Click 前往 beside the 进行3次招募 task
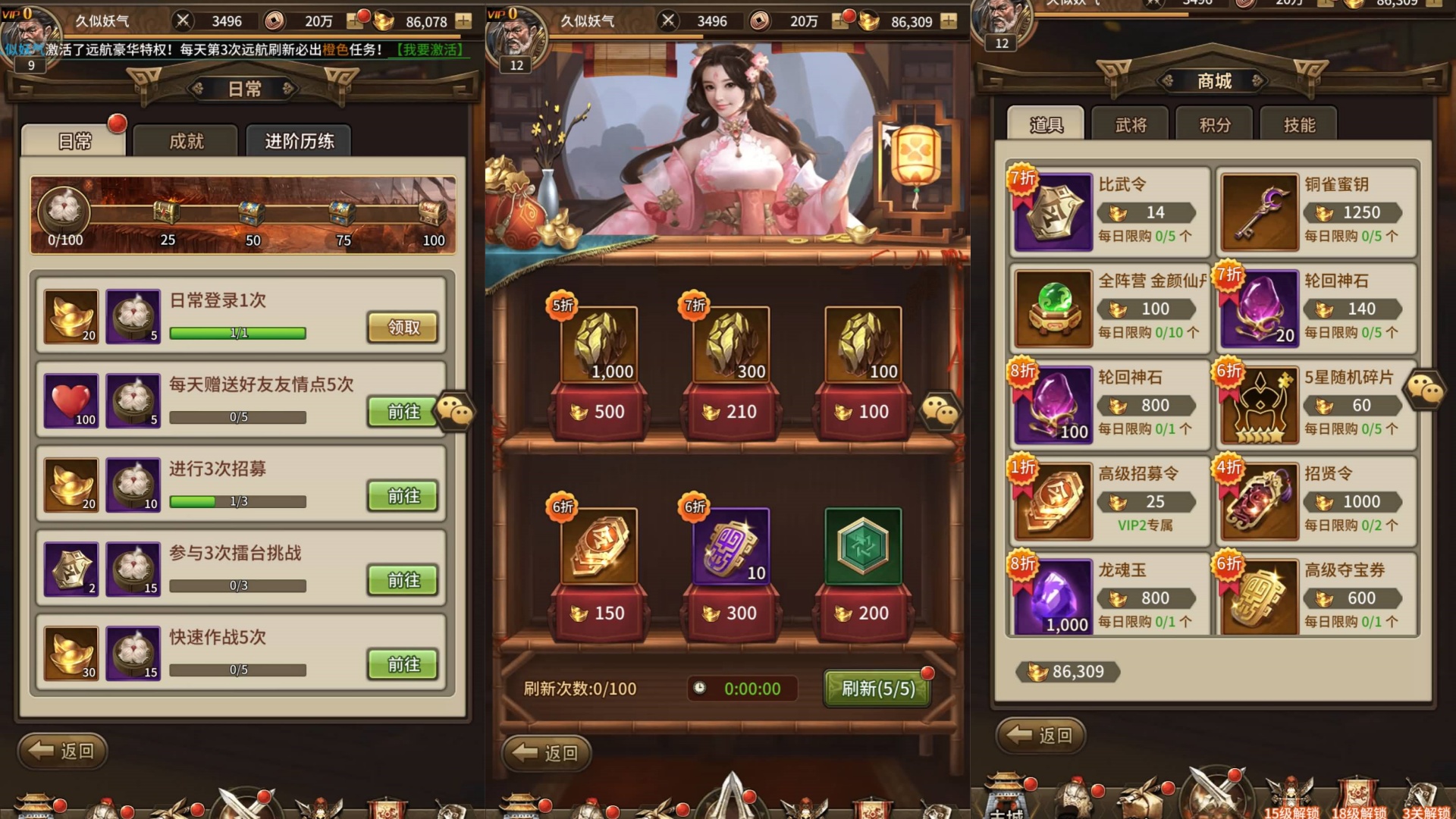This screenshot has height=819, width=1456. pos(403,495)
